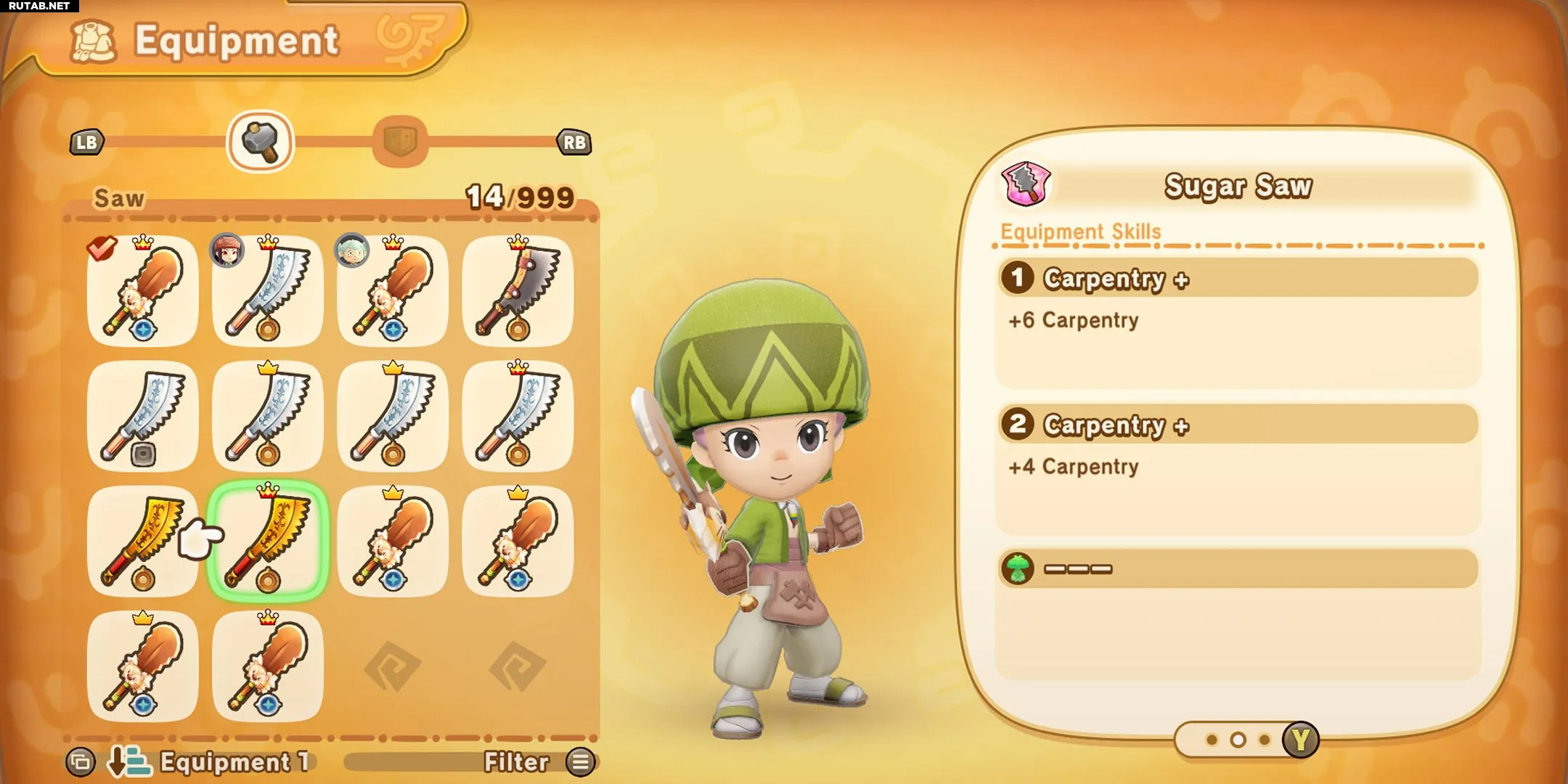Viewport: 1568px width, 784px height.
Task: Choose the silver saw with gray square badge
Action: 143,416
